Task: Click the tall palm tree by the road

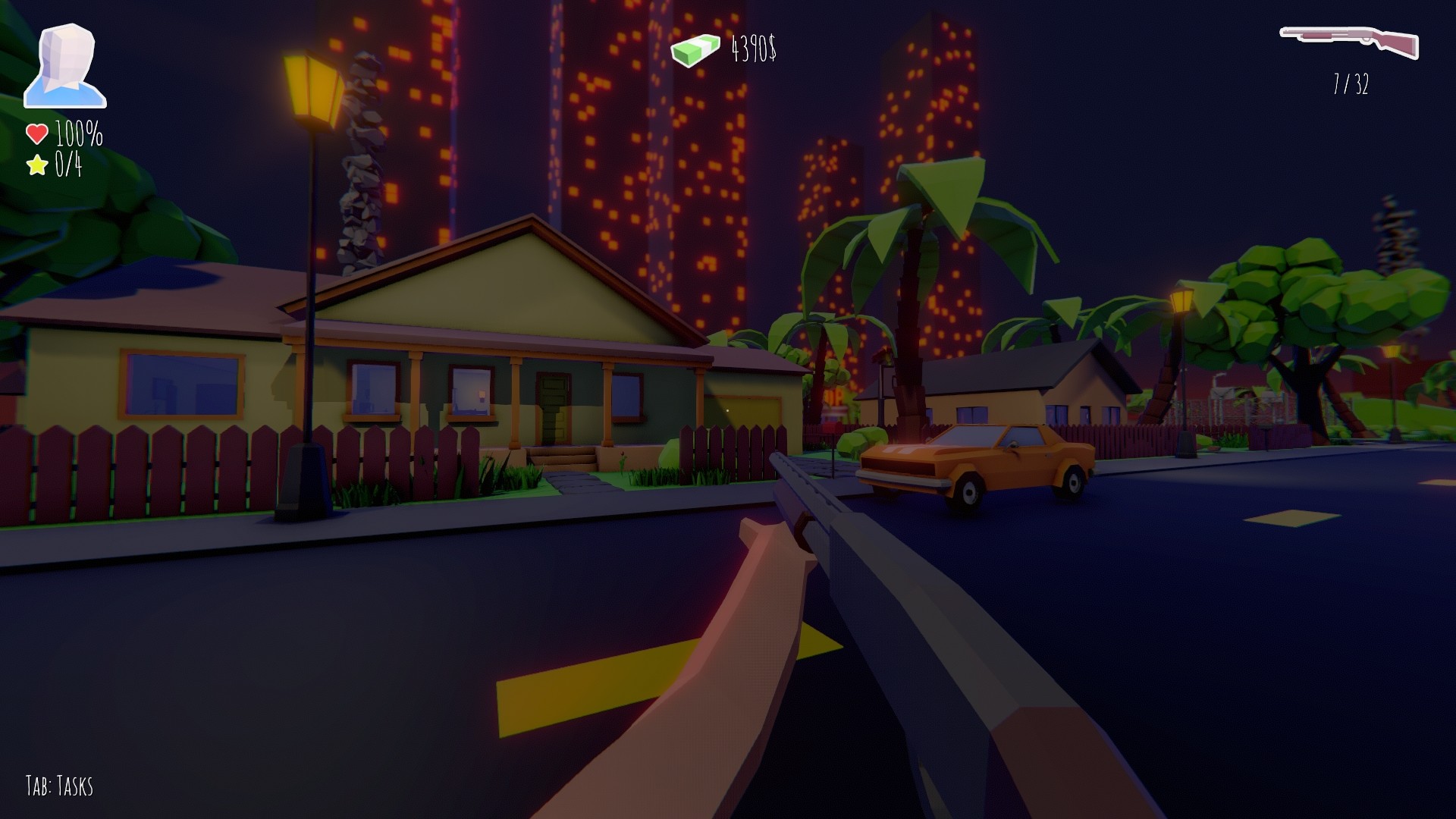Action: coord(910,303)
